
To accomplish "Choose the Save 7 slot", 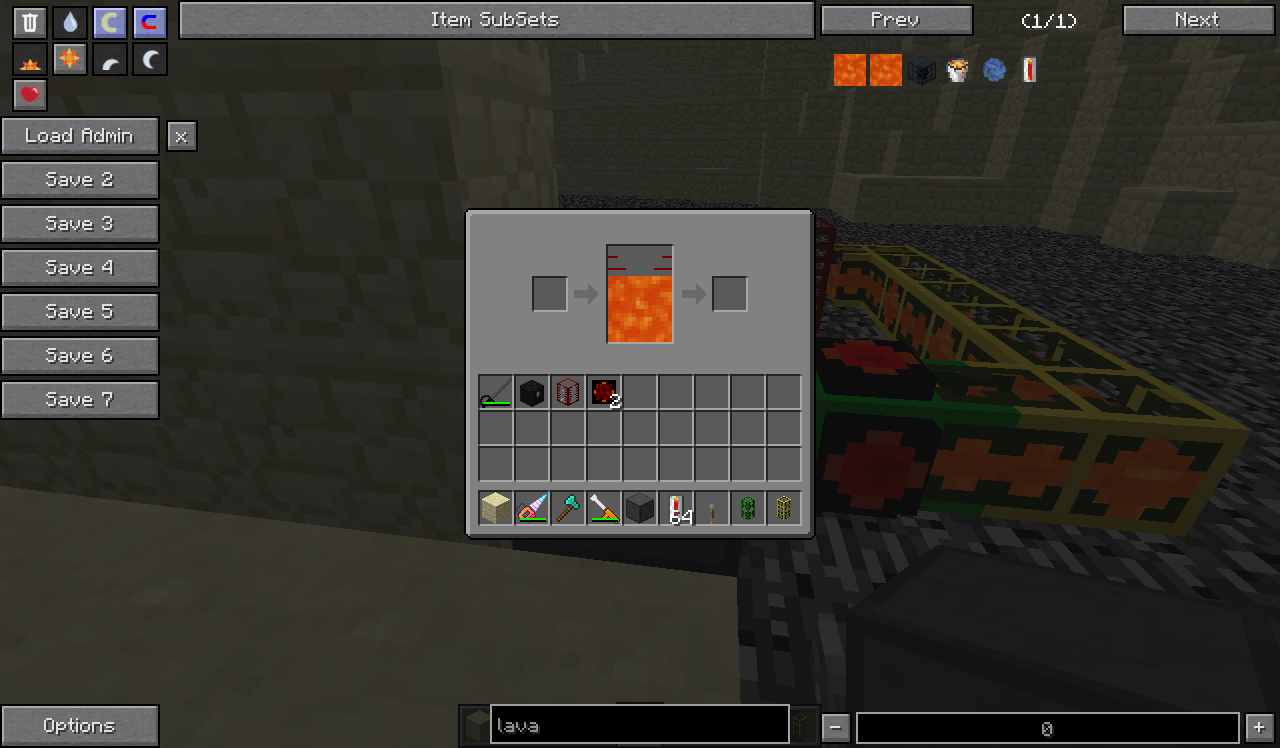I will click(80, 400).
